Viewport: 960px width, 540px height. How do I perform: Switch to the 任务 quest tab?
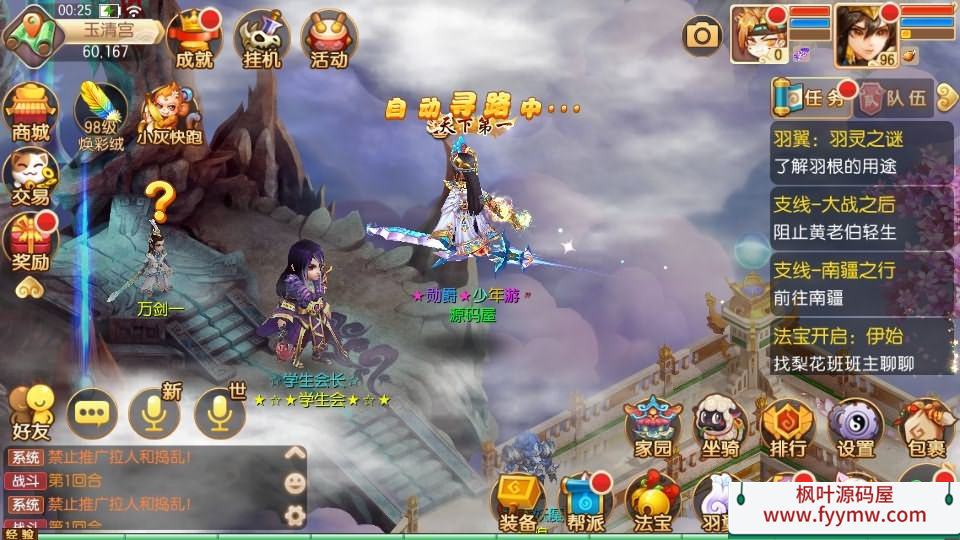click(x=813, y=97)
